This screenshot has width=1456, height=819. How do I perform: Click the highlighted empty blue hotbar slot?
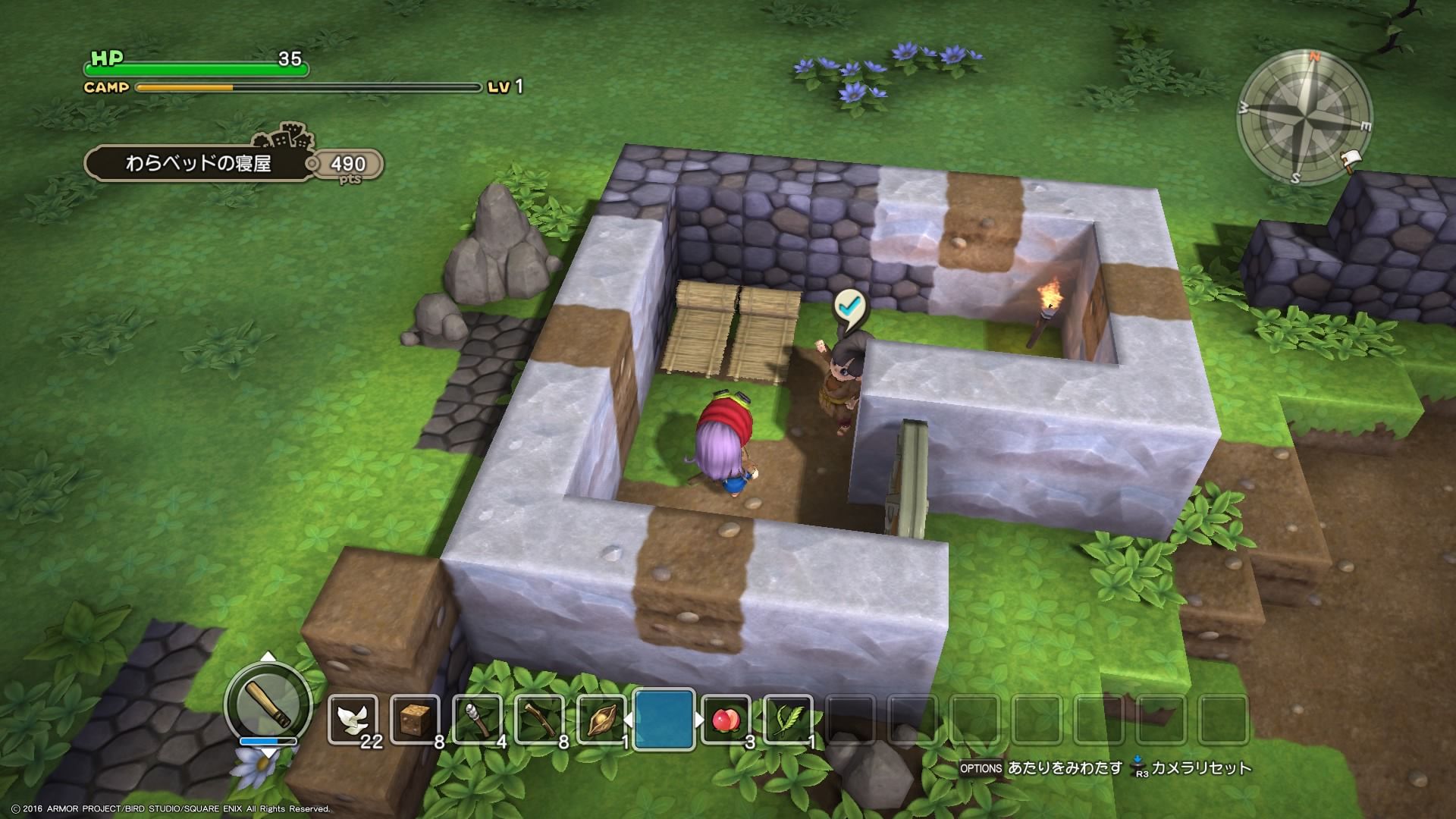tap(664, 719)
